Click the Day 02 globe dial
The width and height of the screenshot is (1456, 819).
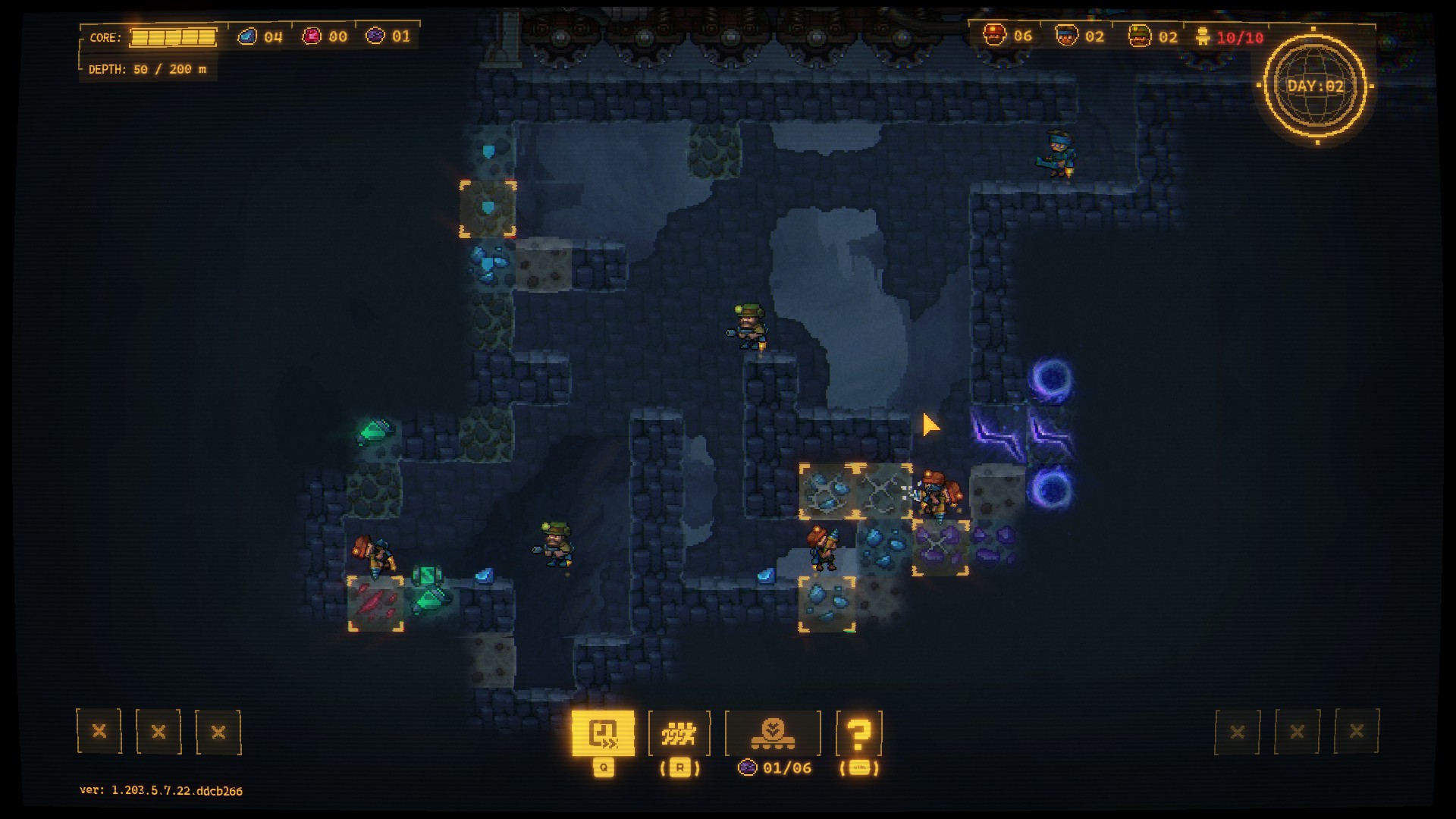coord(1316,86)
